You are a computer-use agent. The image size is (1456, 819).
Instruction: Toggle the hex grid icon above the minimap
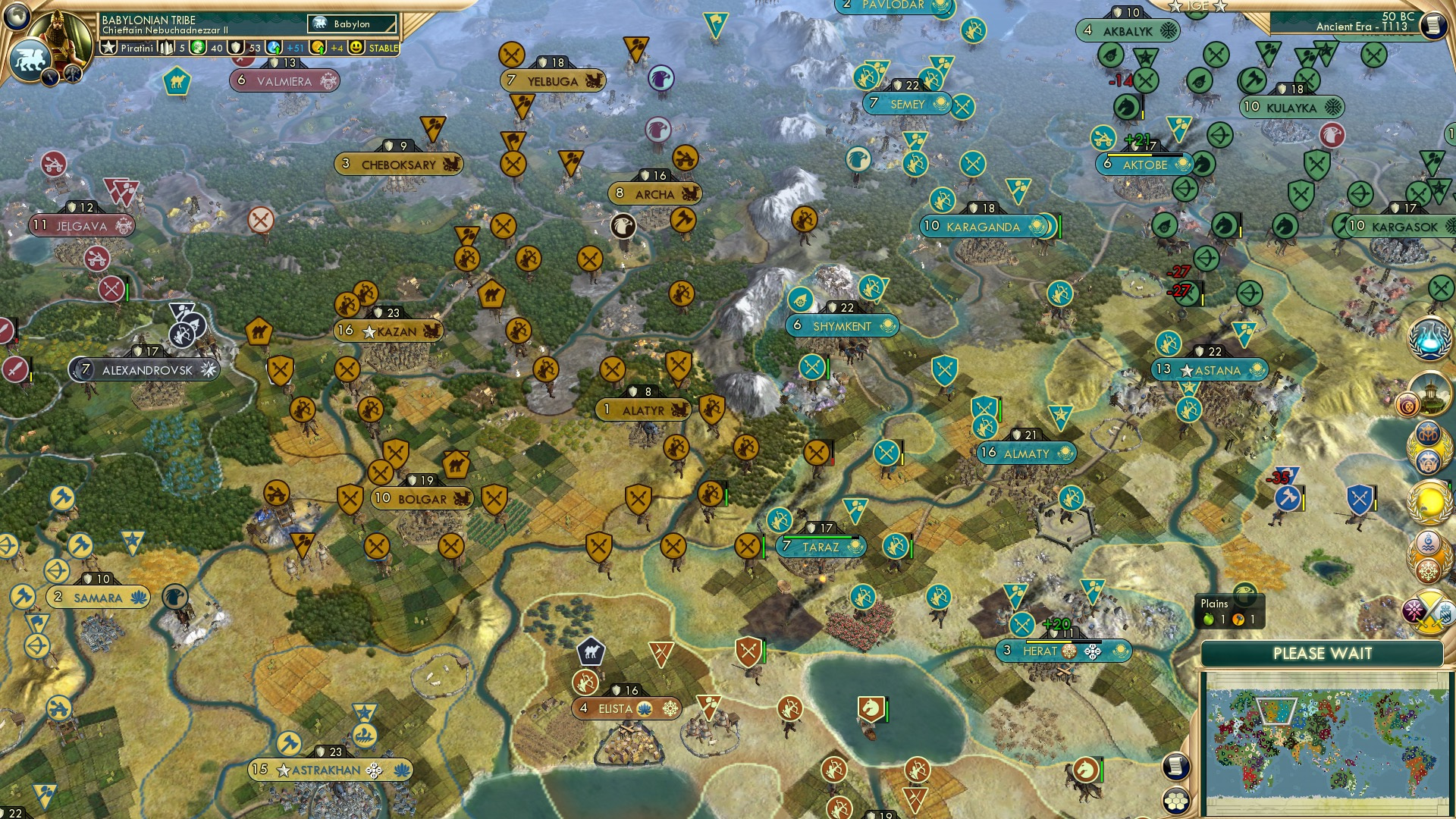(1176, 801)
